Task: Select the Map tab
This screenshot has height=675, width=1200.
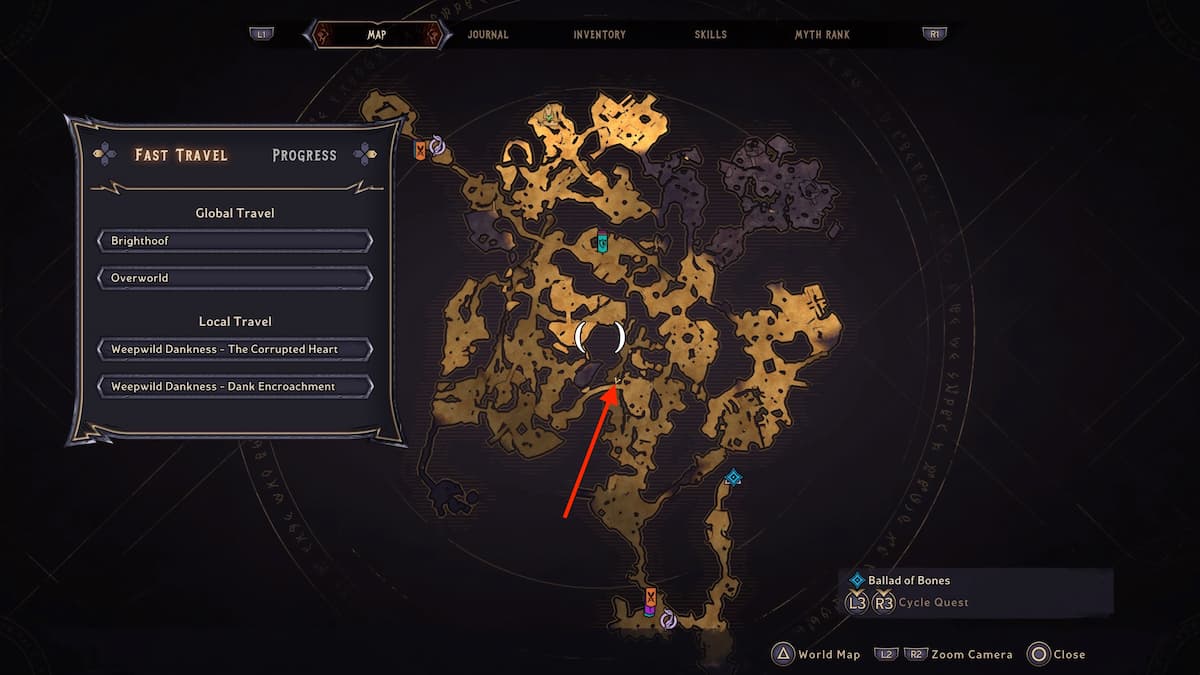Action: point(377,35)
